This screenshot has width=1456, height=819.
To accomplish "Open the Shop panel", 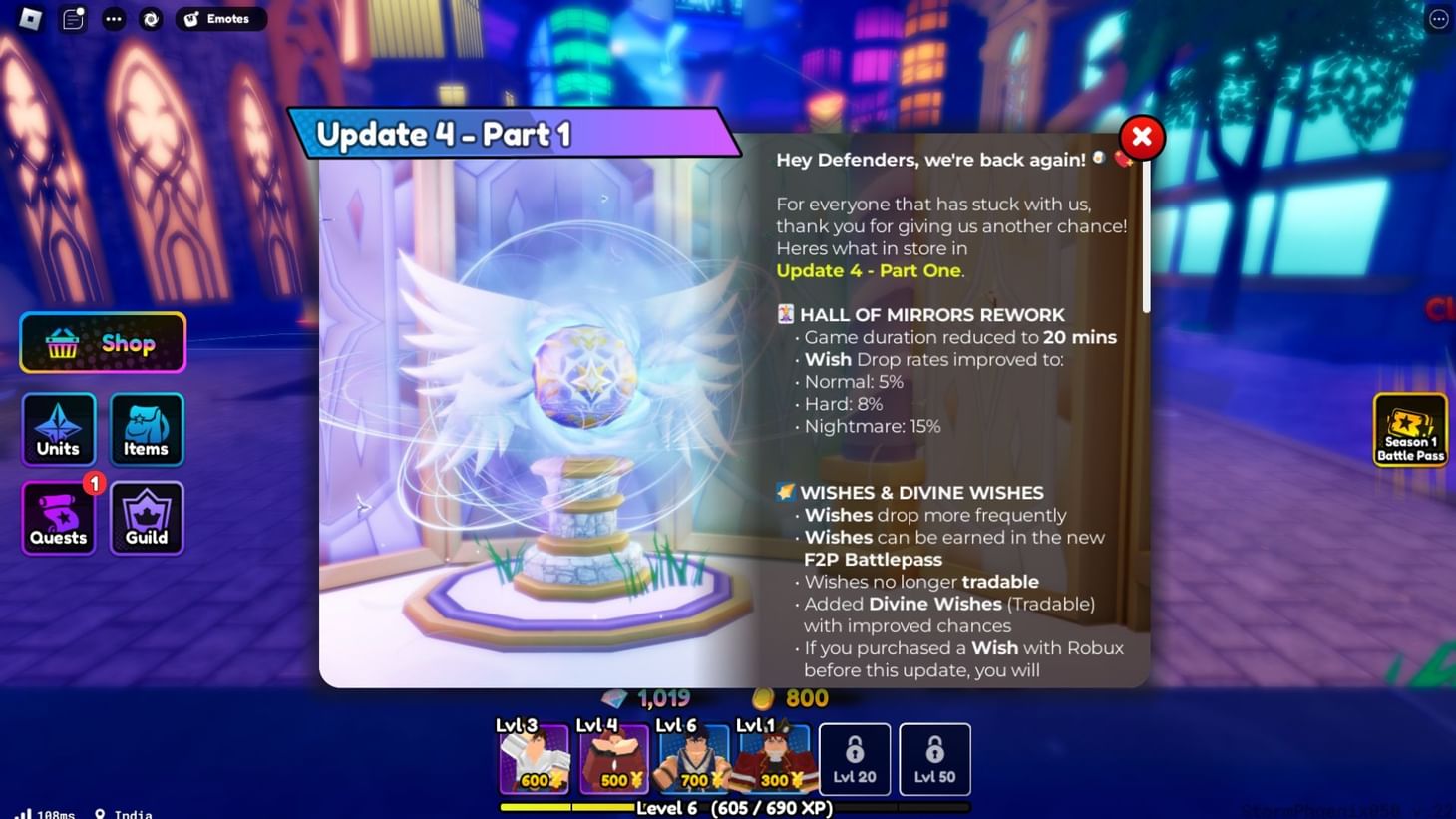I will 102,343.
